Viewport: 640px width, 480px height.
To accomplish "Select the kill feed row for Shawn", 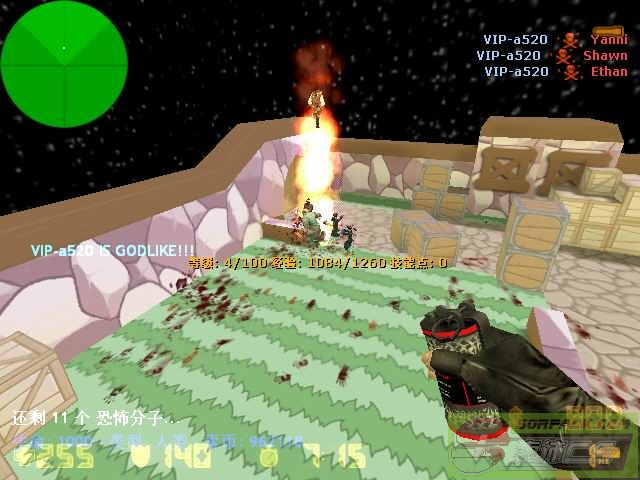I will coord(552,56).
